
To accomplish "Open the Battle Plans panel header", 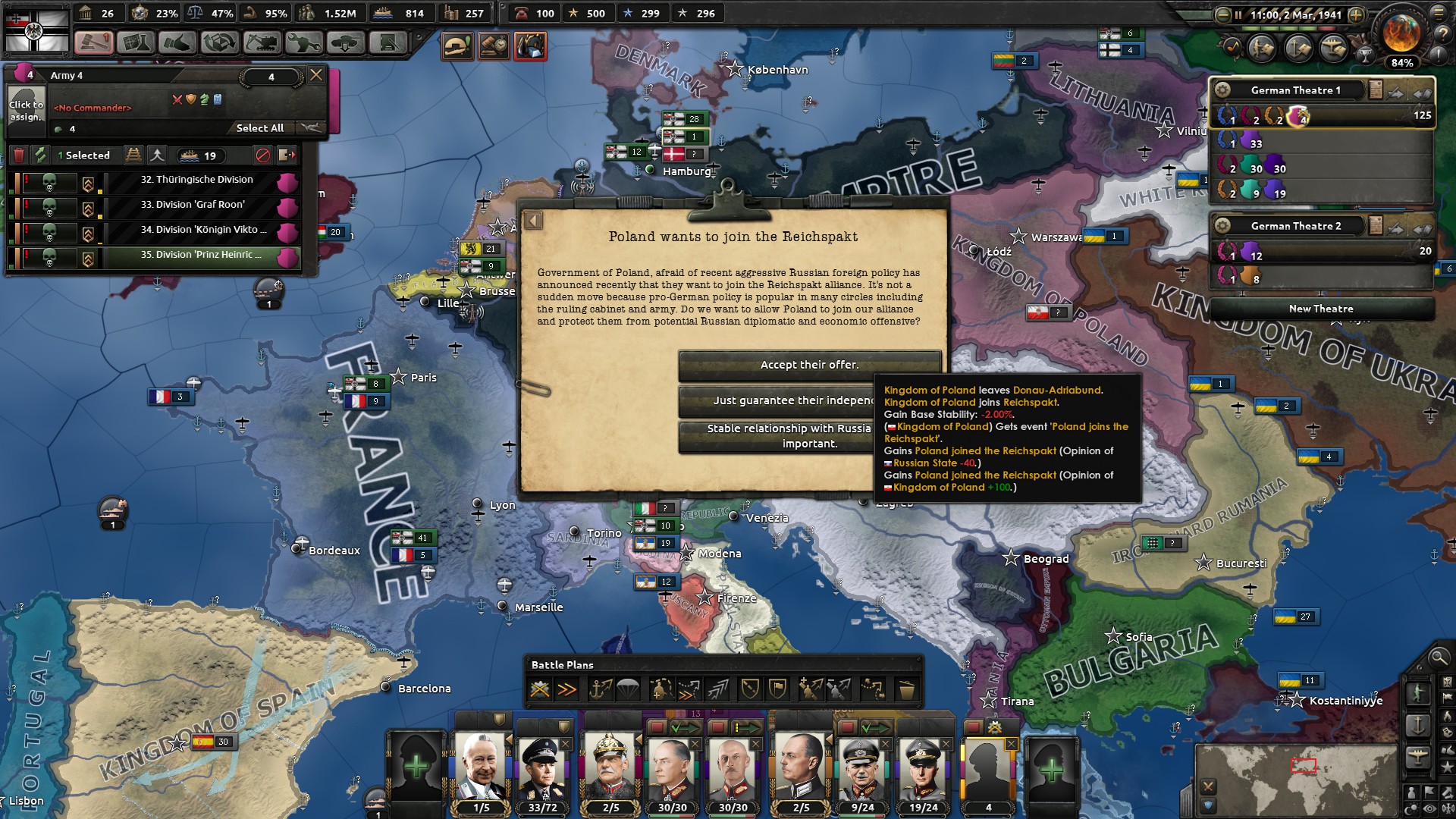I will (561, 665).
